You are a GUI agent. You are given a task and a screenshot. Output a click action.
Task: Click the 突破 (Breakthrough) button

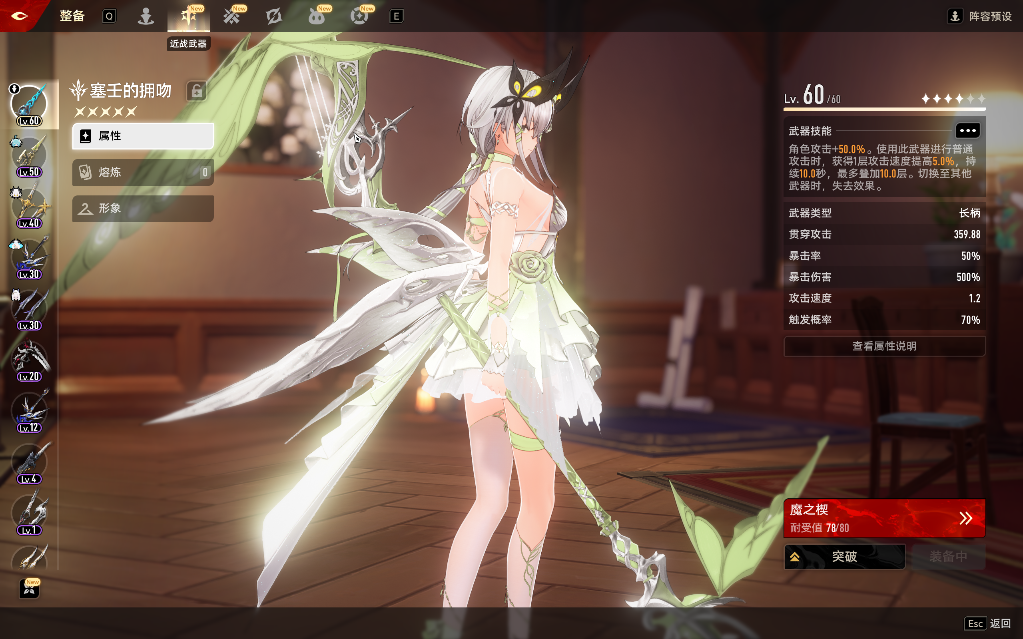click(845, 556)
